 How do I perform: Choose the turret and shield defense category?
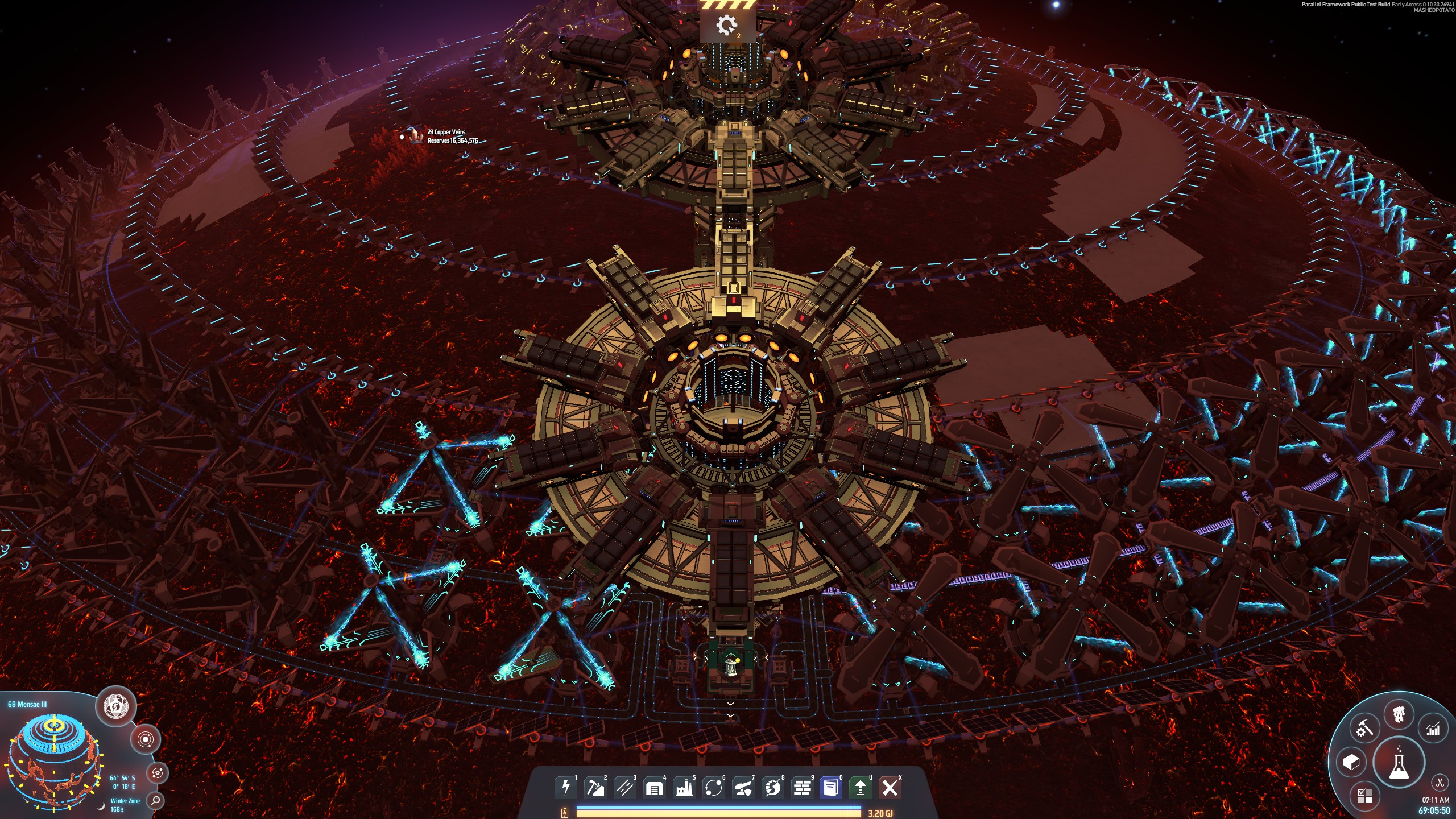743,788
